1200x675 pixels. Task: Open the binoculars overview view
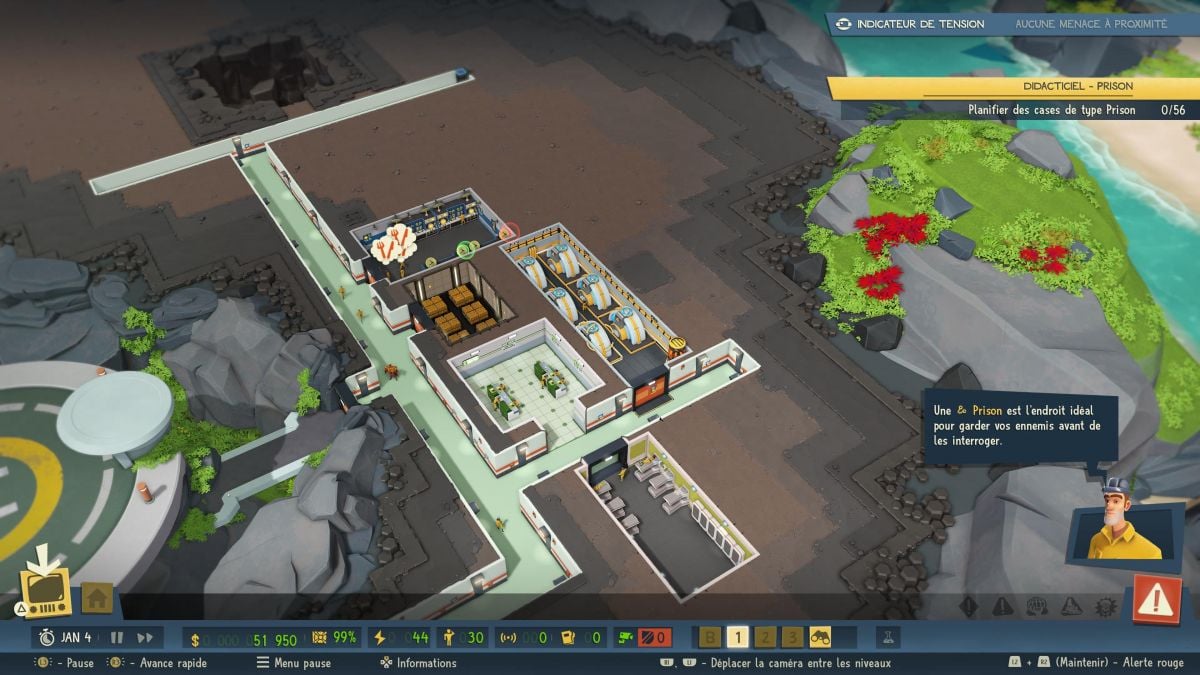pyautogui.click(x=820, y=637)
